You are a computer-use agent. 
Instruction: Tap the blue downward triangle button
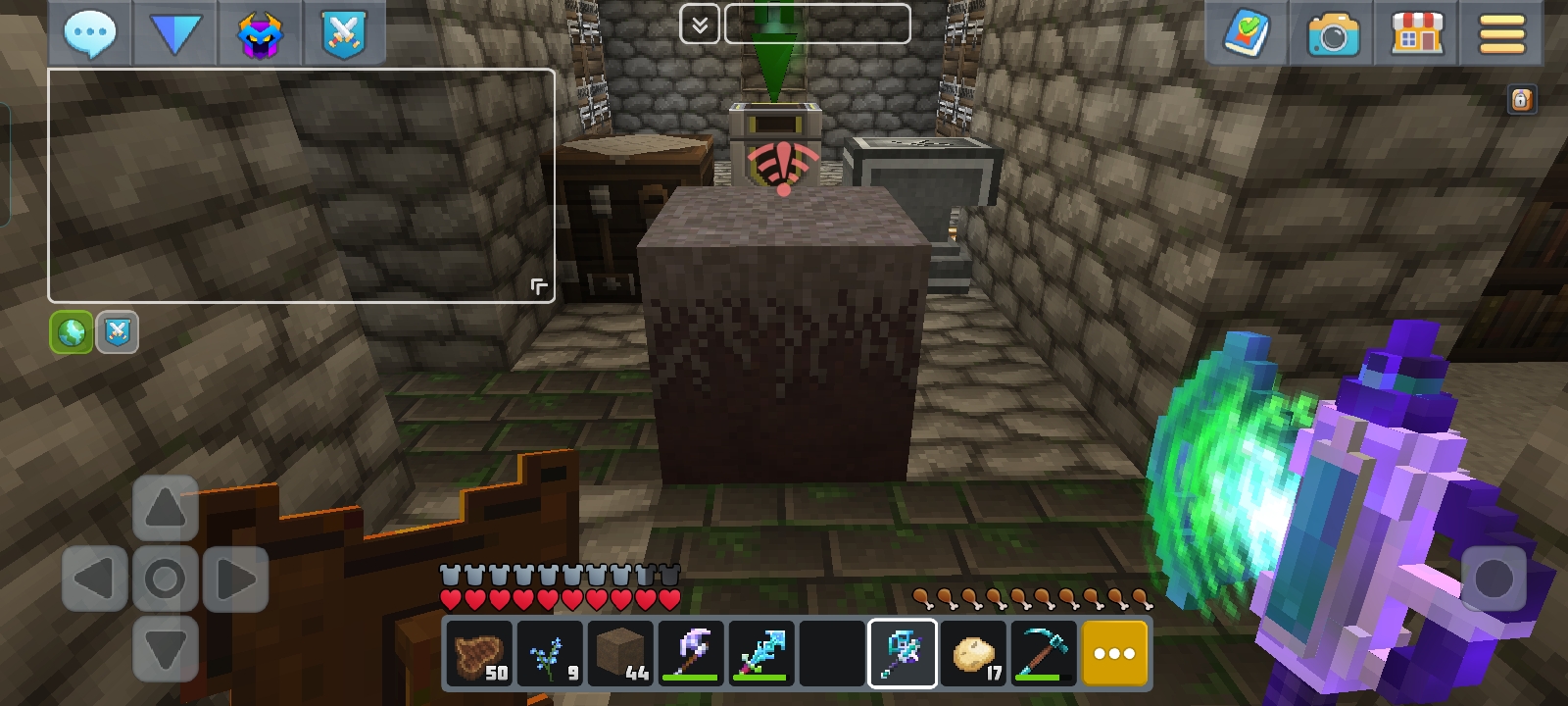click(174, 32)
